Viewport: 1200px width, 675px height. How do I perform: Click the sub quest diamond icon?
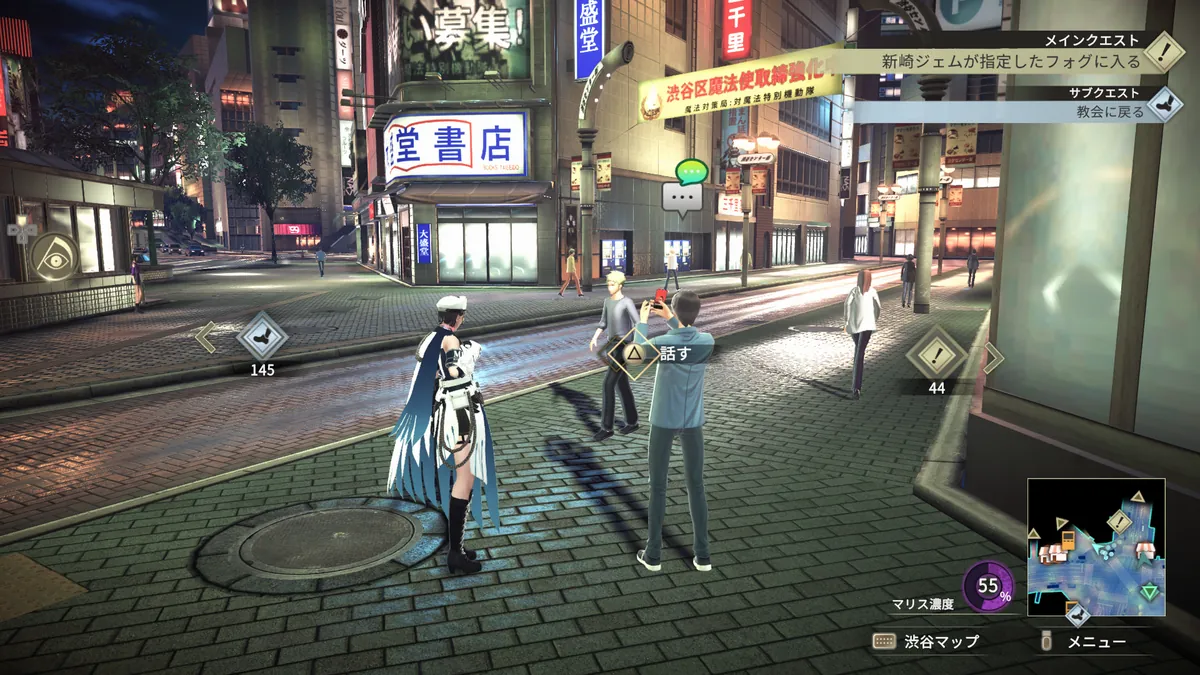[1164, 104]
